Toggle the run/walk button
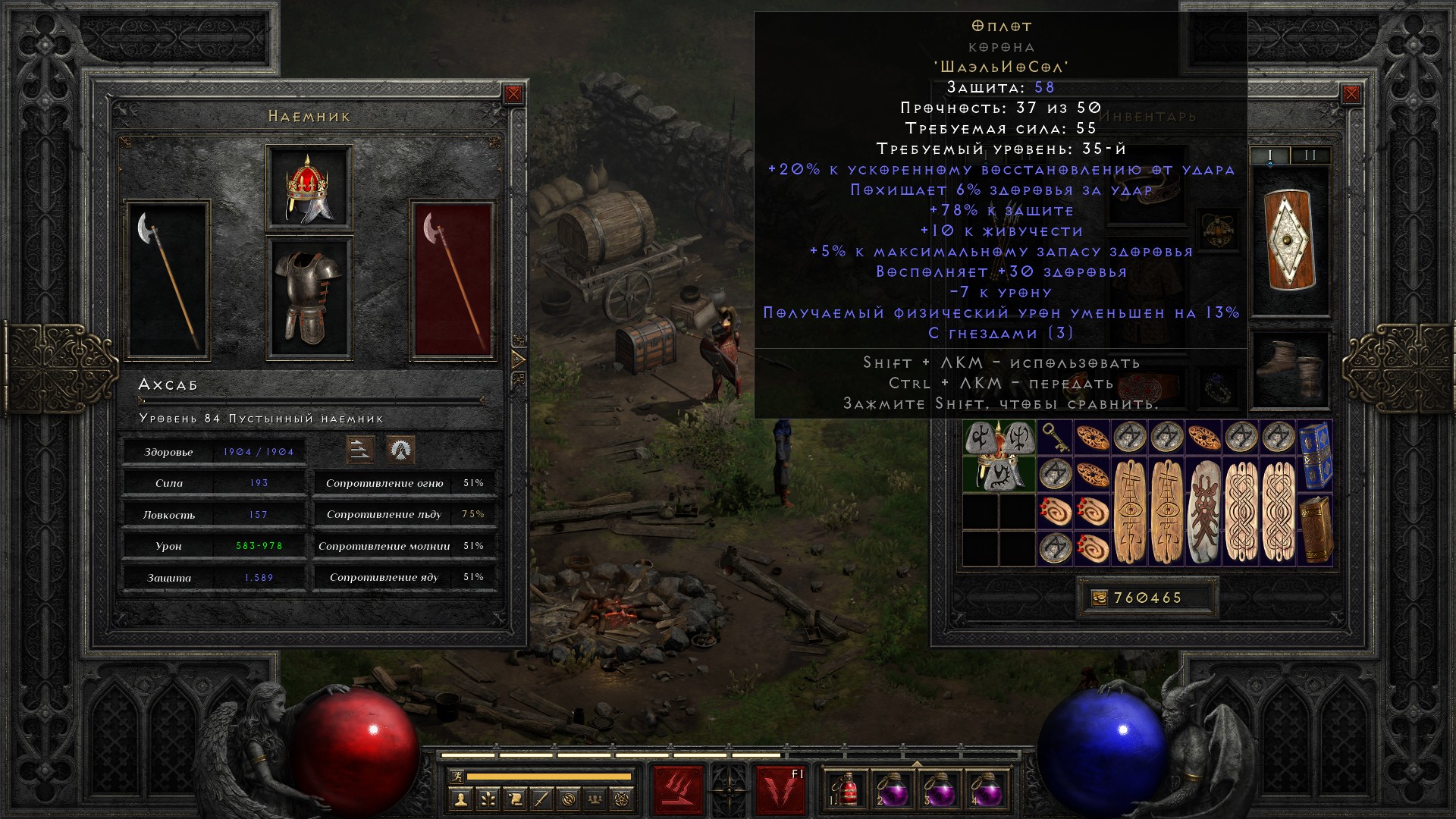This screenshot has height=819, width=1456. pyautogui.click(x=455, y=777)
